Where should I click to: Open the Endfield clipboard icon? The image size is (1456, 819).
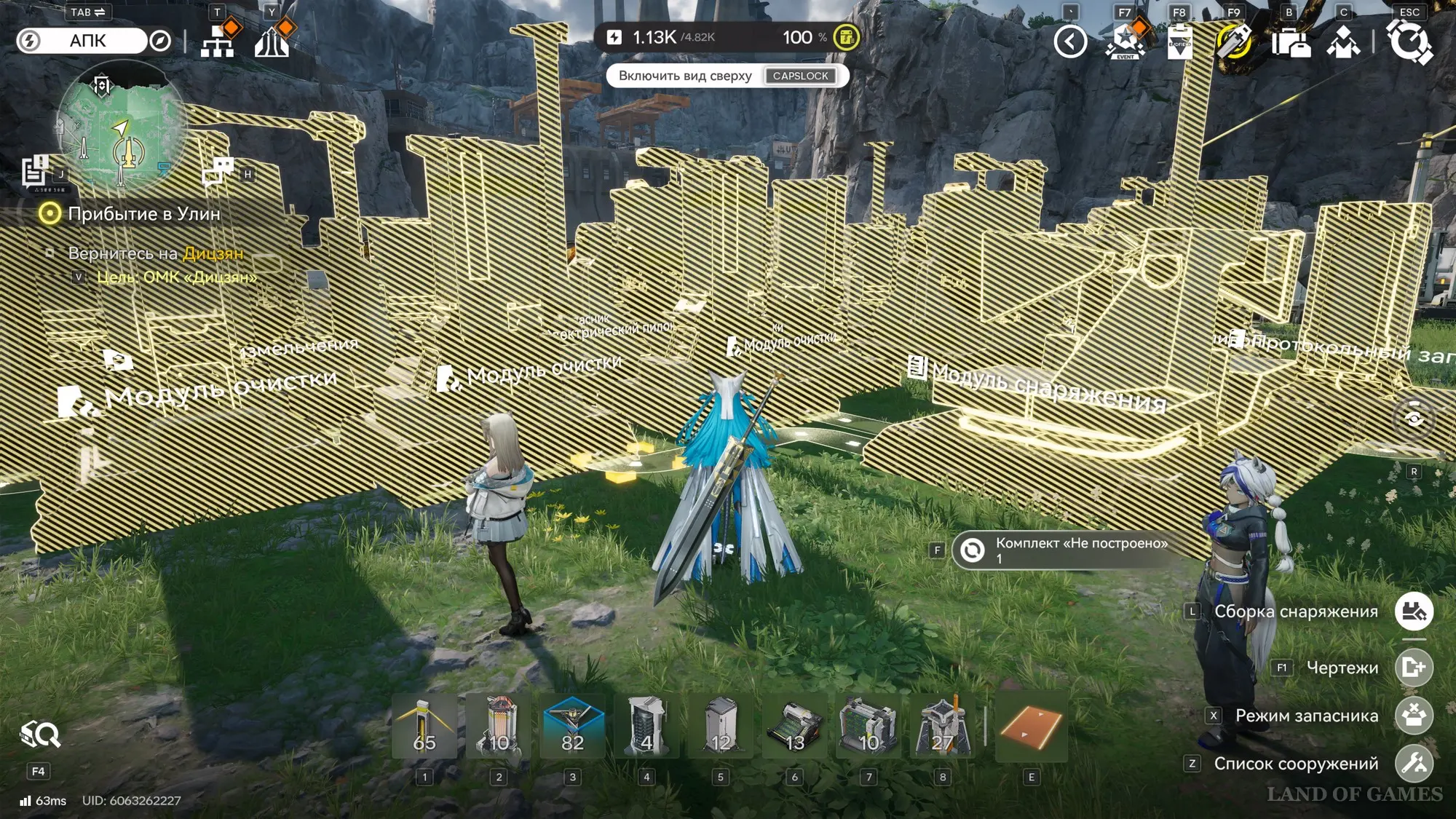coord(1179,41)
